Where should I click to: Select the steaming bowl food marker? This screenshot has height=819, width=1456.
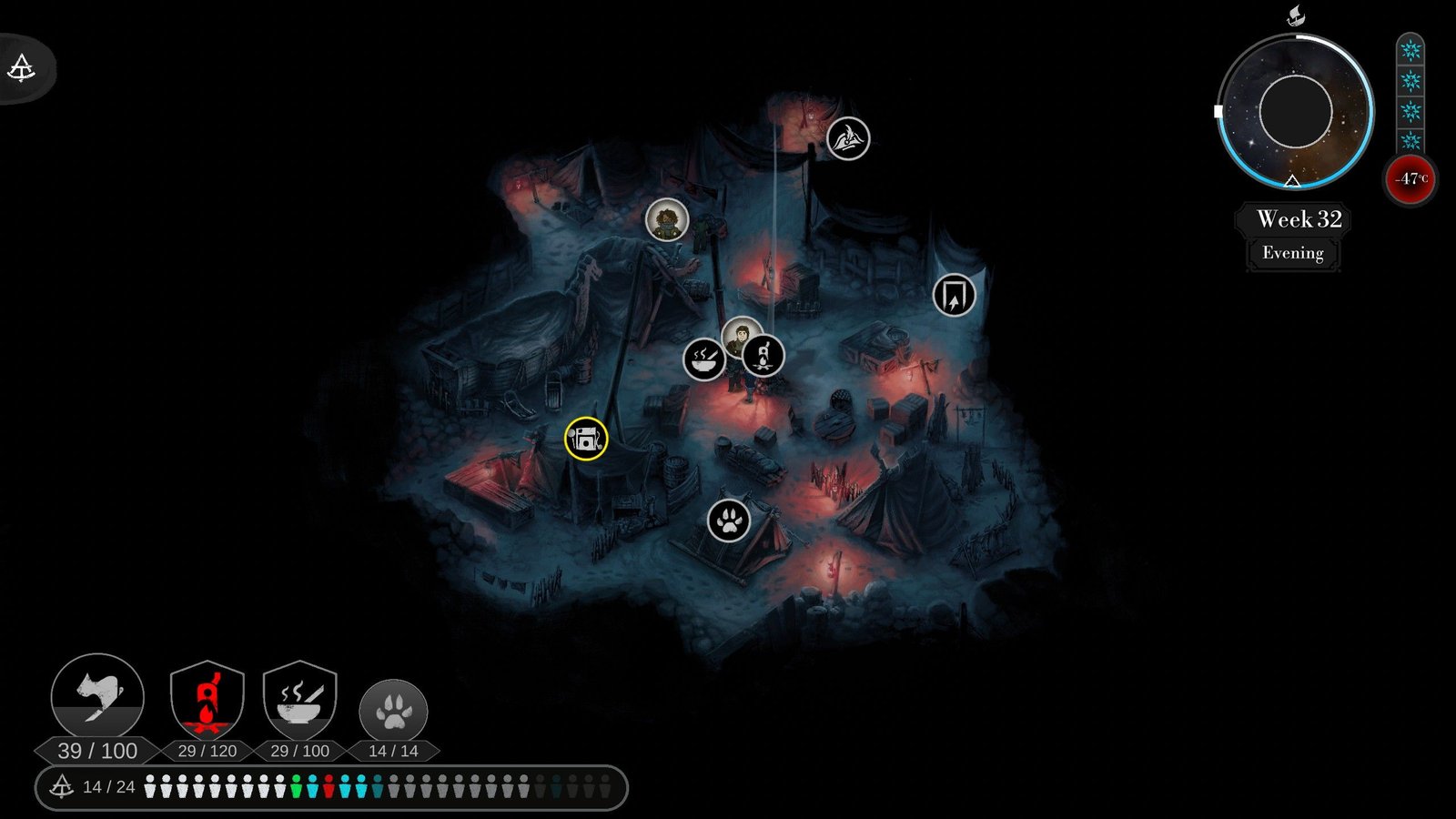click(x=703, y=359)
